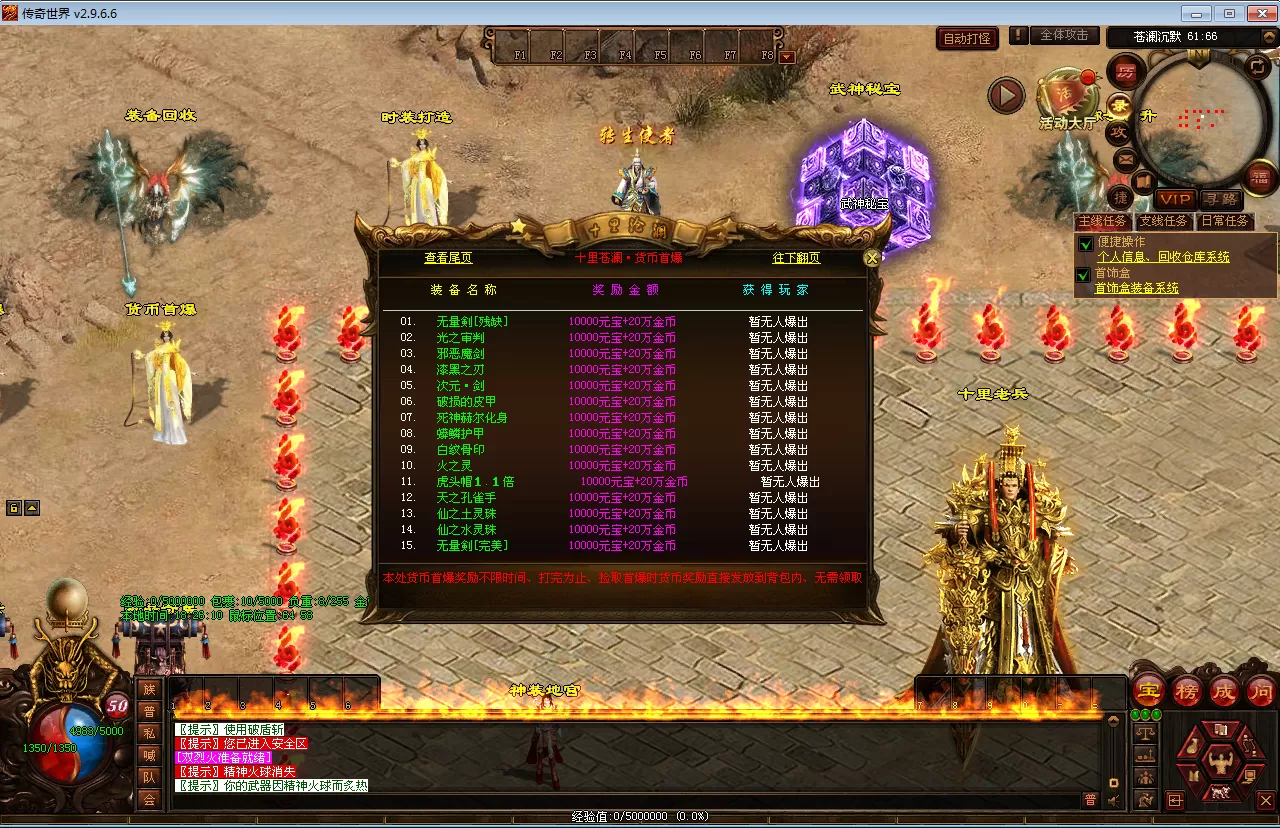Open the 宝 treasure shop button

(1149, 690)
